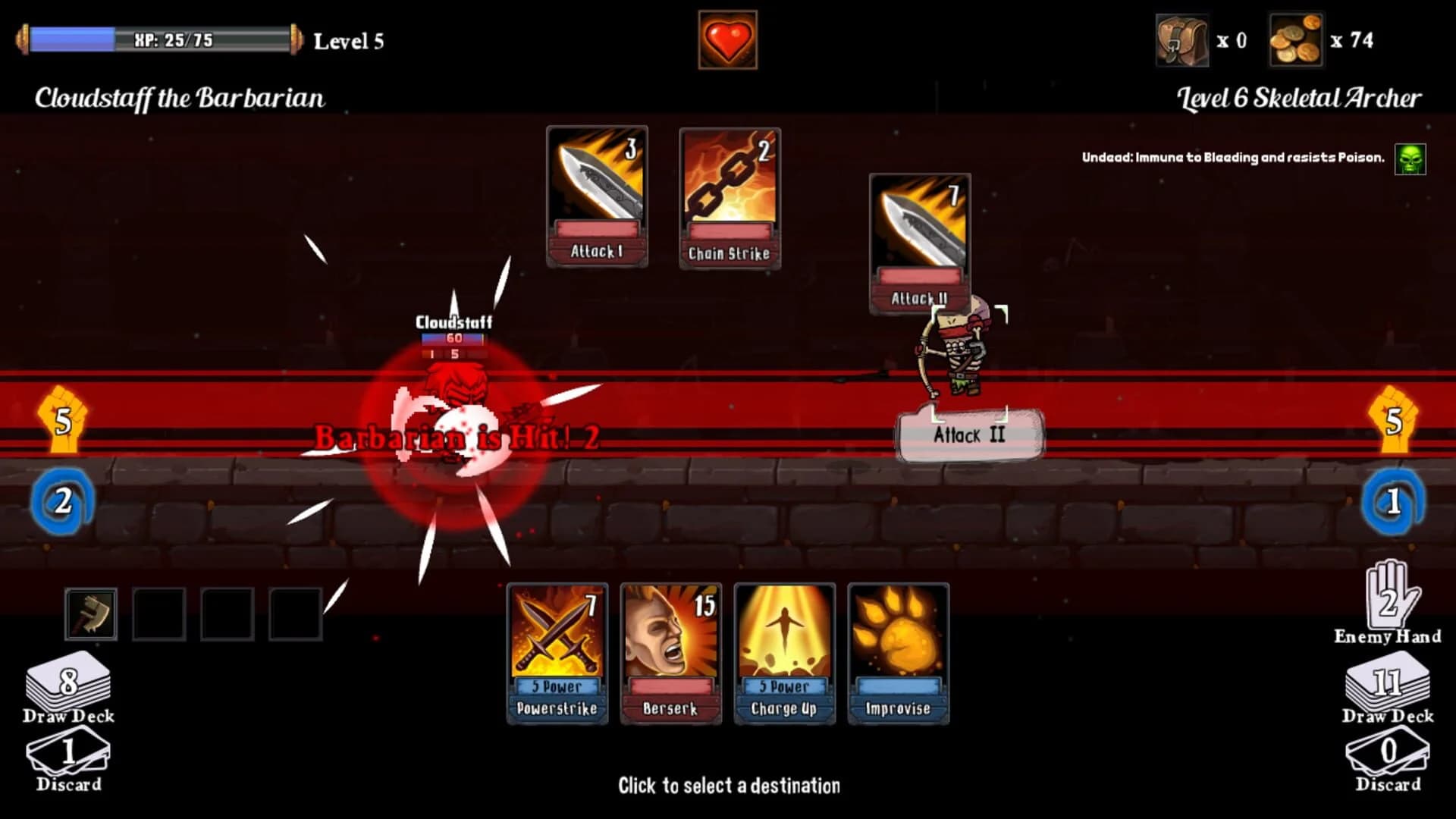Select the Improvise card

coord(899,654)
